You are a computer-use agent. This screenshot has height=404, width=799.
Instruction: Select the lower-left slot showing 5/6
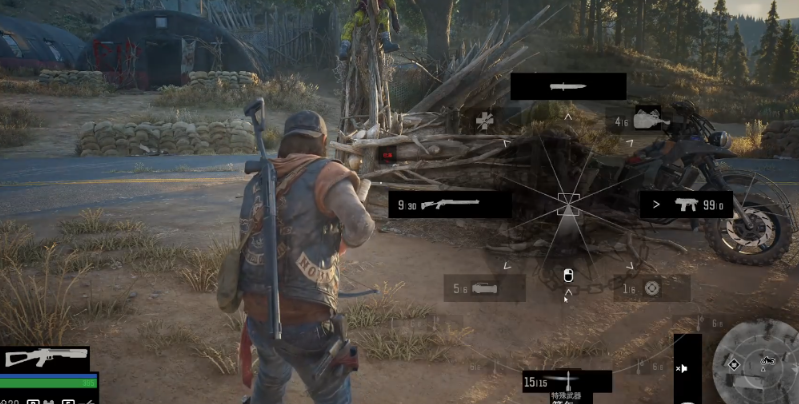pyautogui.click(x=484, y=288)
